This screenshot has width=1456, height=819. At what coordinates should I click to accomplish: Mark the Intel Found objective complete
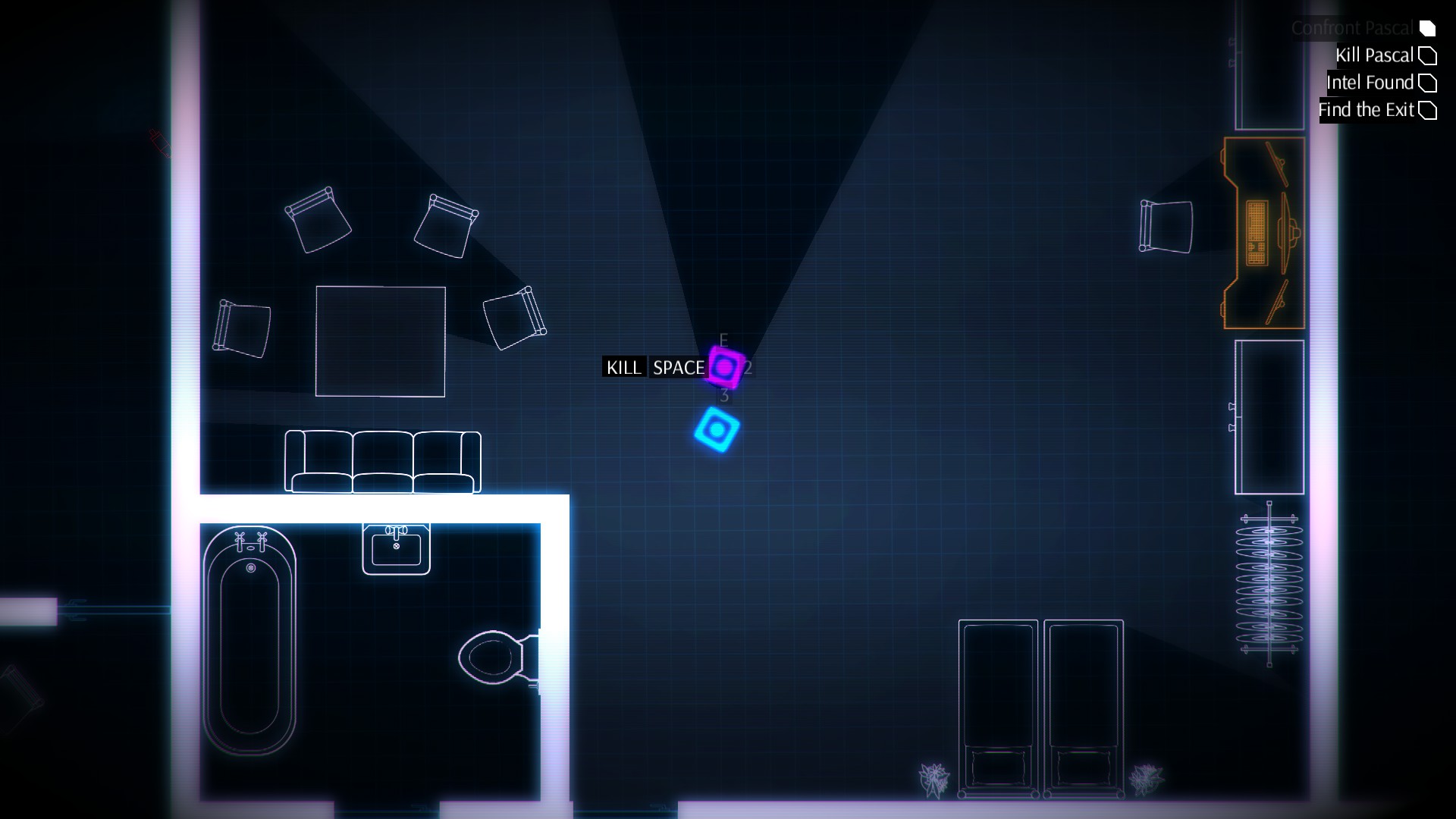(1429, 83)
